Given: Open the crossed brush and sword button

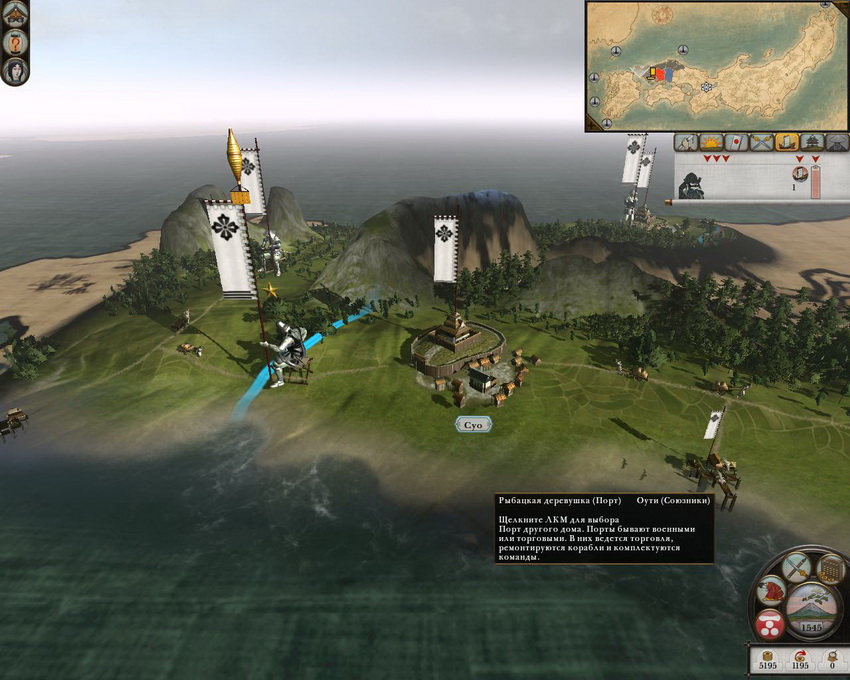Looking at the screenshot, I should pos(797,568).
